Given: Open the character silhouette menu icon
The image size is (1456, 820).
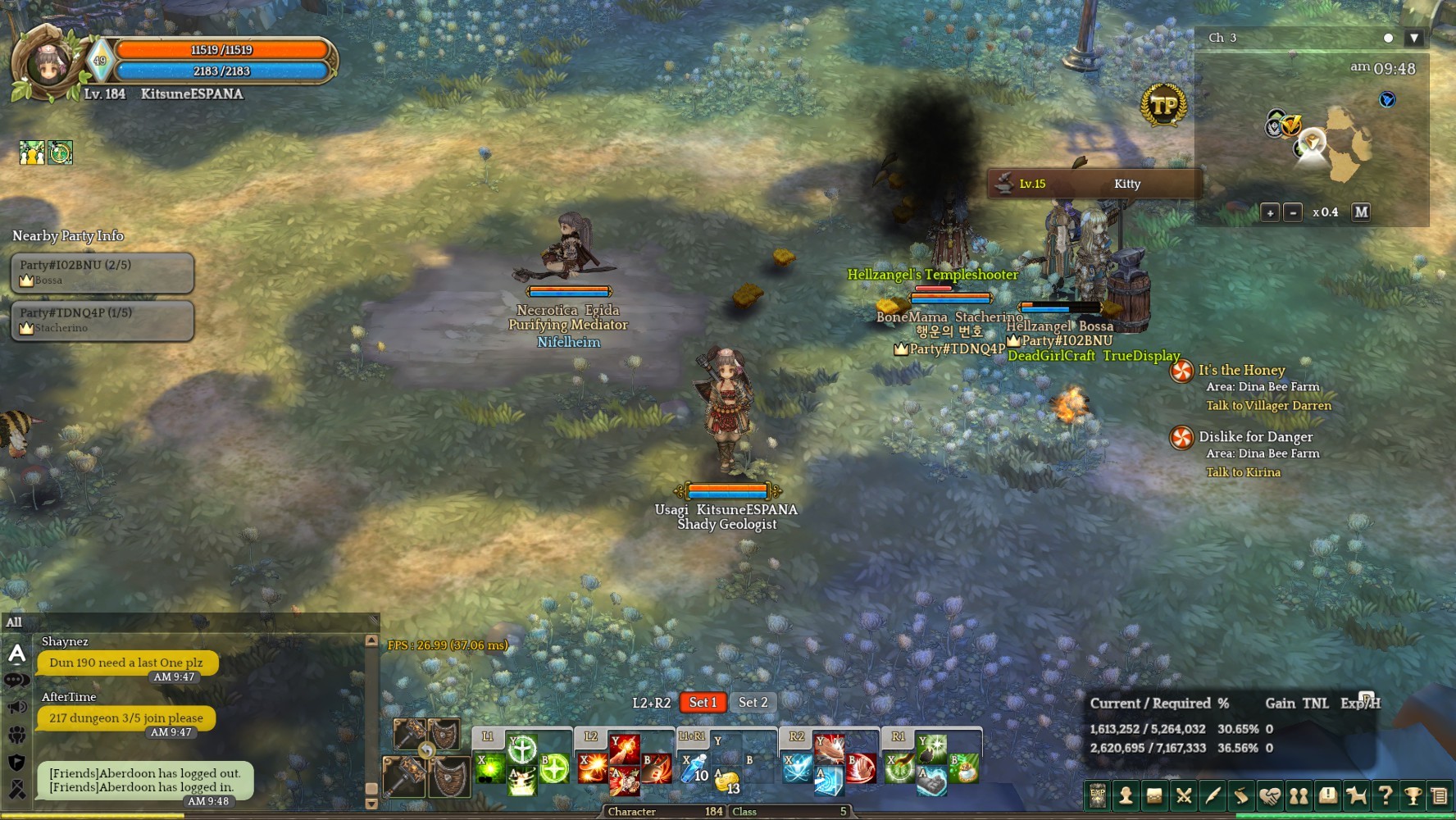Looking at the screenshot, I should coord(1126,795).
